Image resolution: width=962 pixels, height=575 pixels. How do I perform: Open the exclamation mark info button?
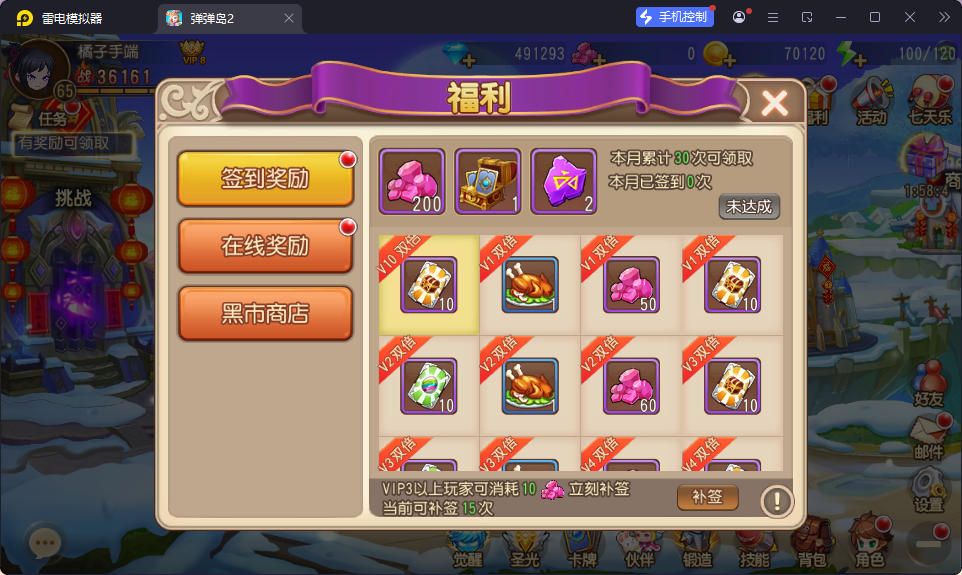pyautogui.click(x=777, y=500)
